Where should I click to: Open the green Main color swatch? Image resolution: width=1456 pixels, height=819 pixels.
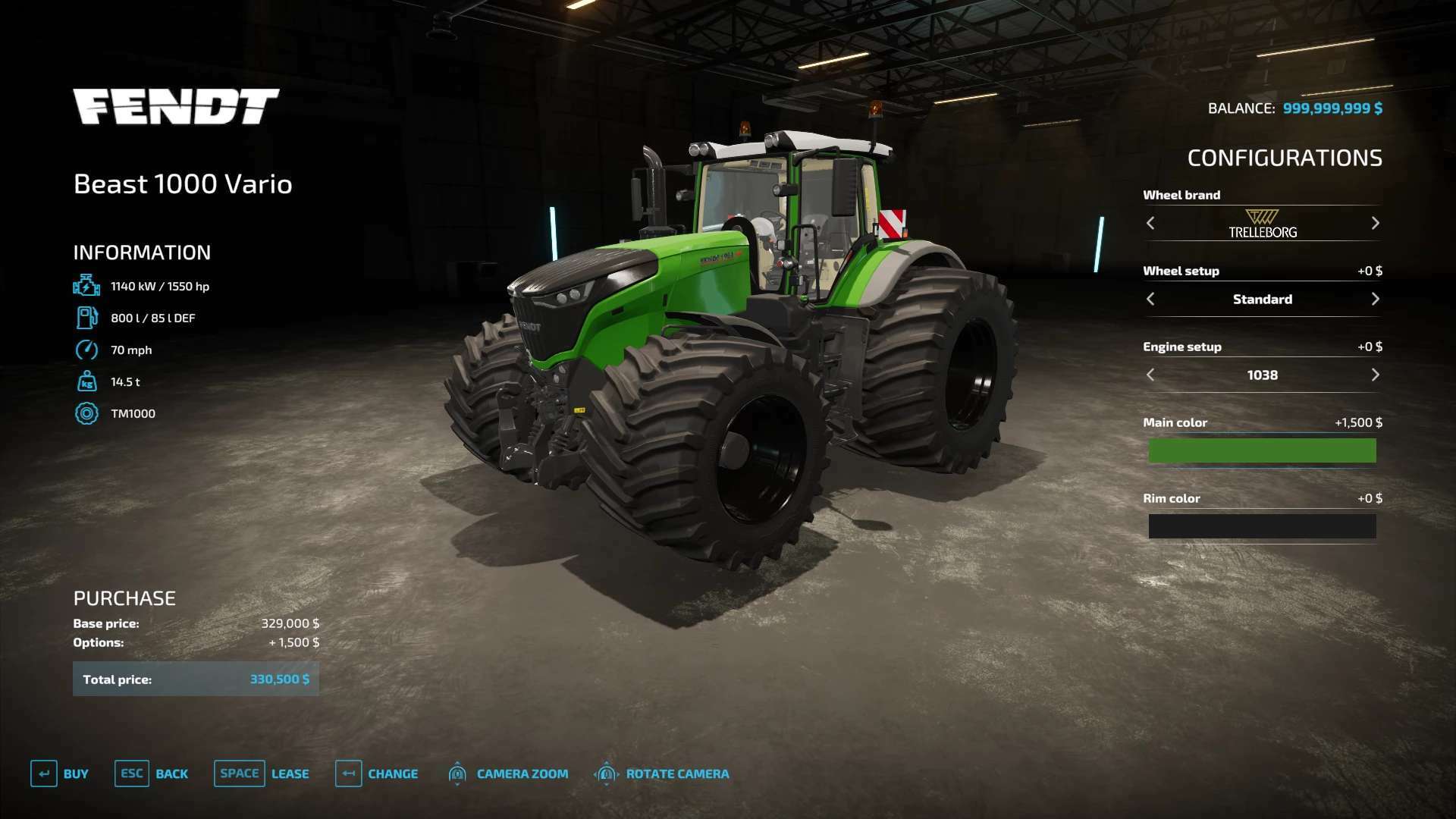click(x=1262, y=450)
